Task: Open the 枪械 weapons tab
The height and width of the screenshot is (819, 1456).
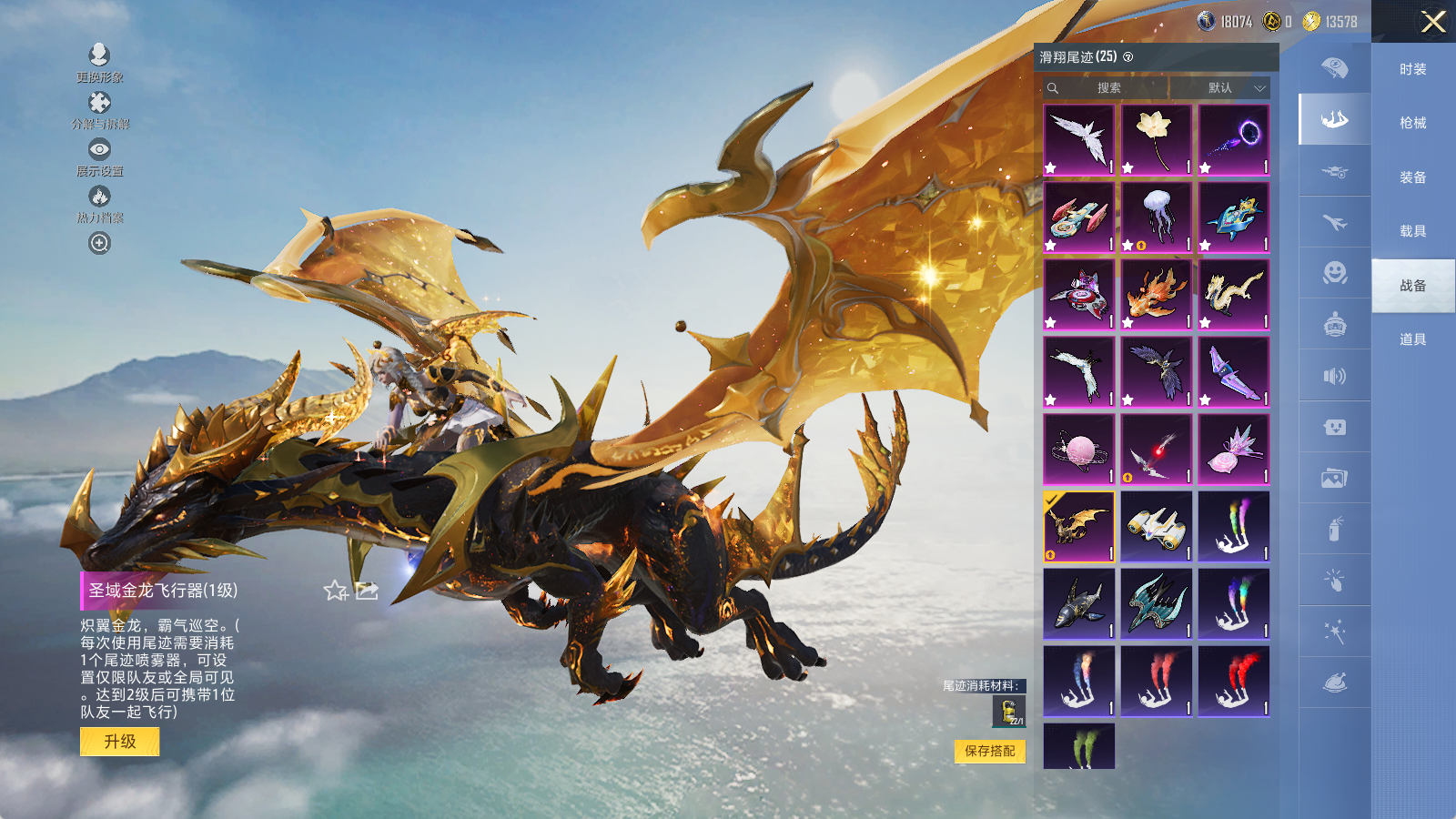Action: pyautogui.click(x=1412, y=123)
